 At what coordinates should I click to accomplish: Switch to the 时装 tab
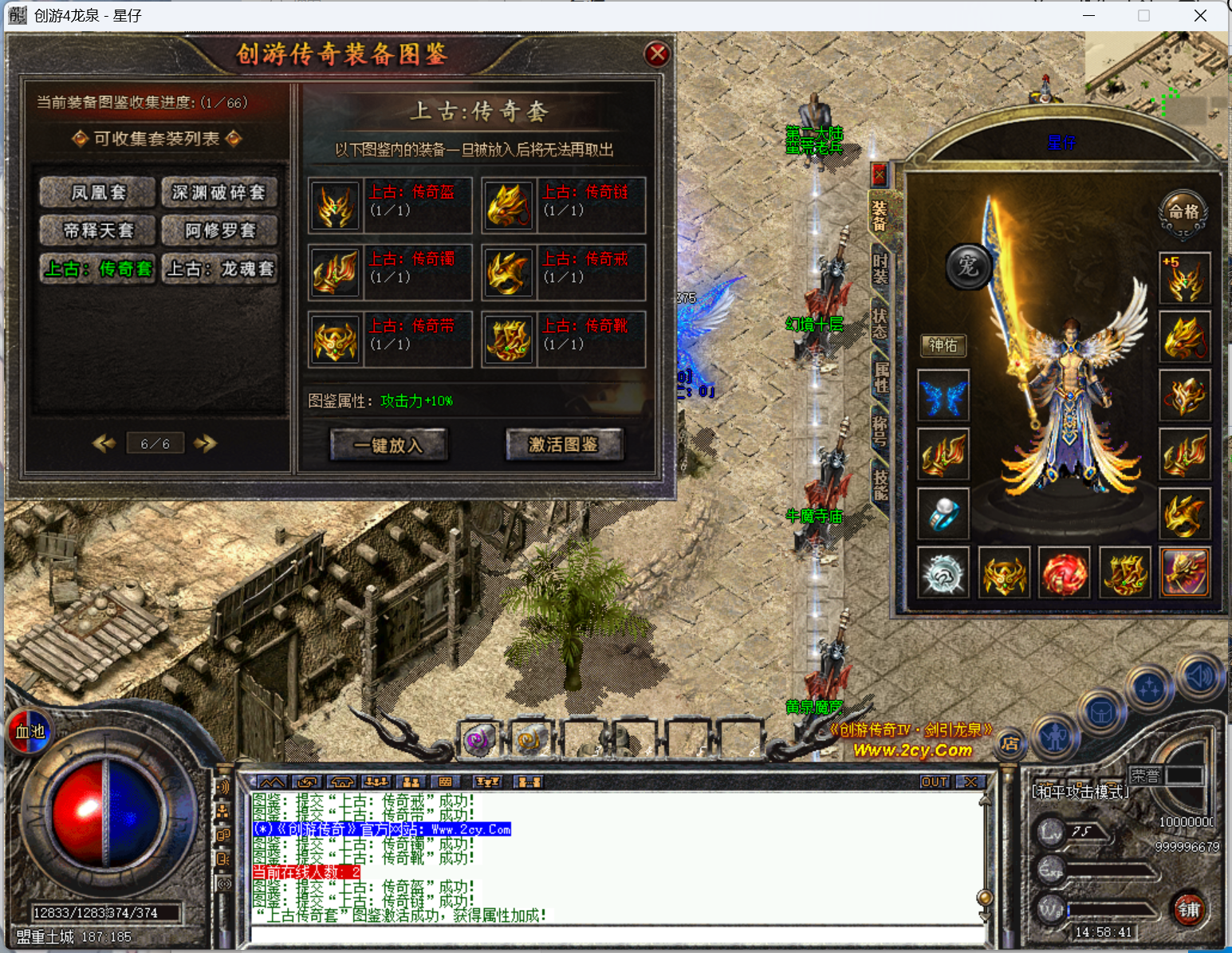[x=880, y=267]
